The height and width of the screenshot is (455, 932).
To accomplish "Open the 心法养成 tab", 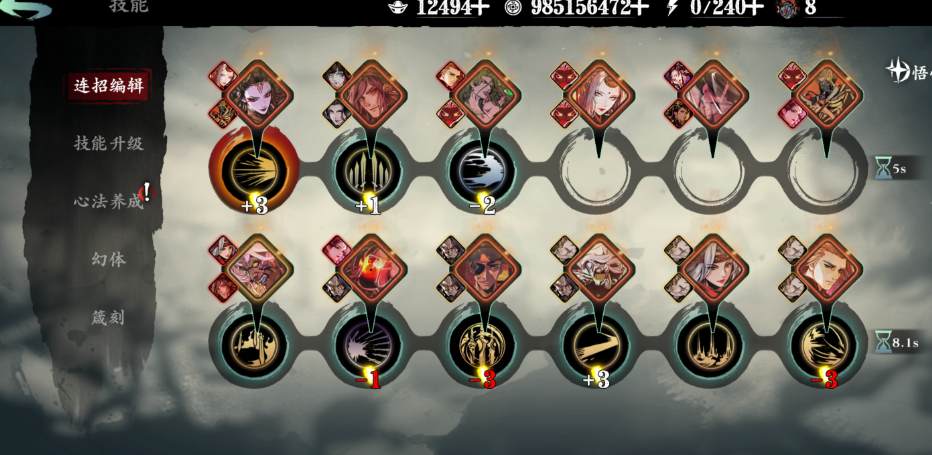I will tap(108, 201).
